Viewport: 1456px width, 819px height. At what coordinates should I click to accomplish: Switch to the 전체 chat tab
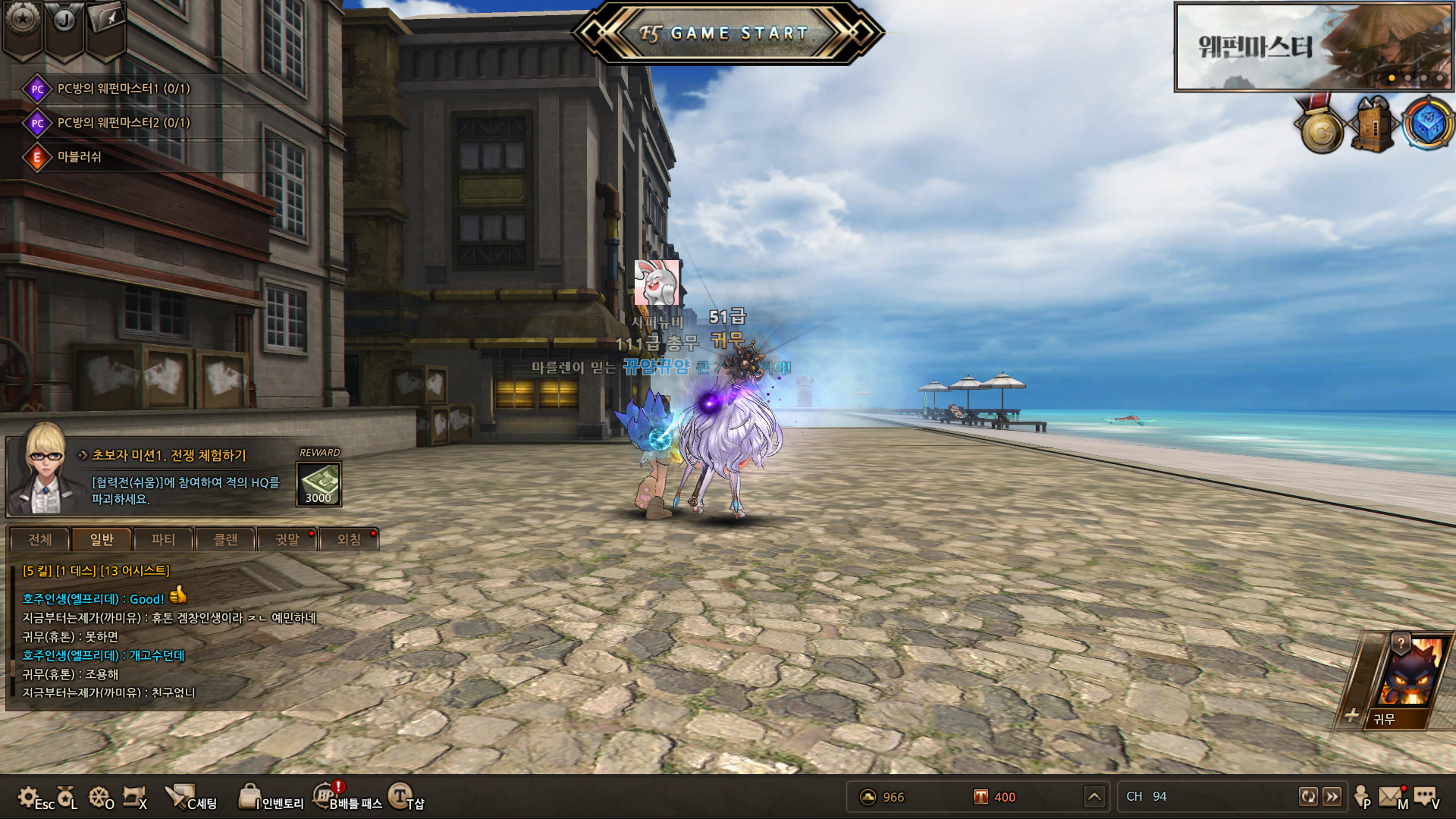click(40, 539)
